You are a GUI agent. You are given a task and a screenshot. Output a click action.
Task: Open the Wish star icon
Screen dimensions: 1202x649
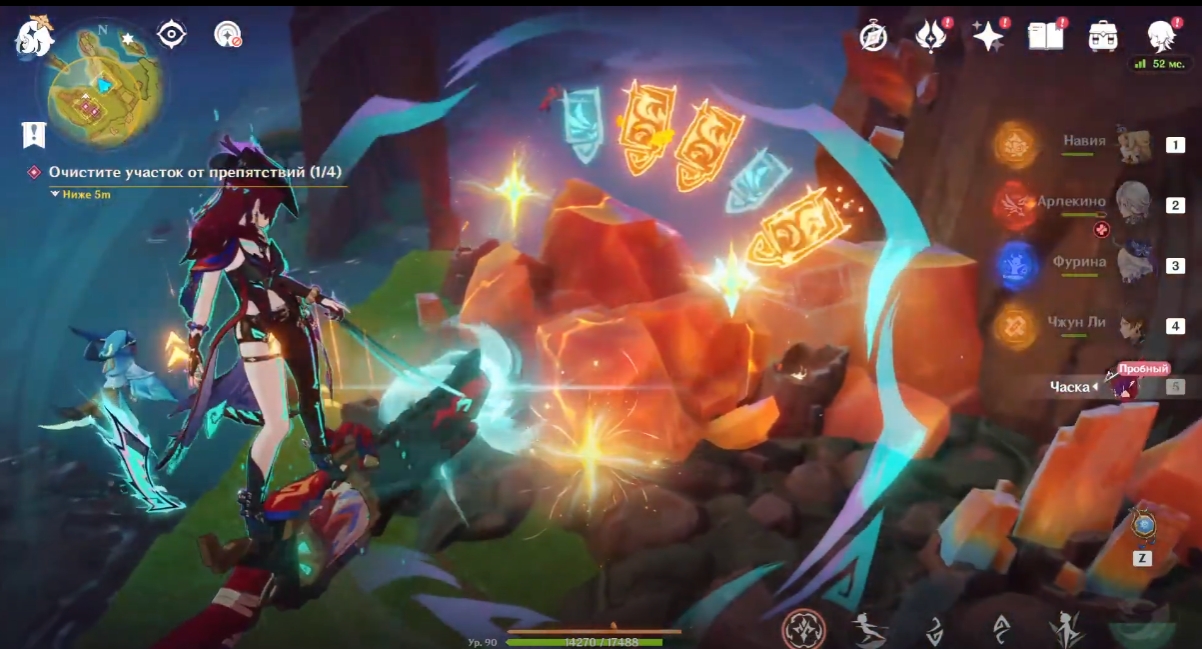point(988,37)
